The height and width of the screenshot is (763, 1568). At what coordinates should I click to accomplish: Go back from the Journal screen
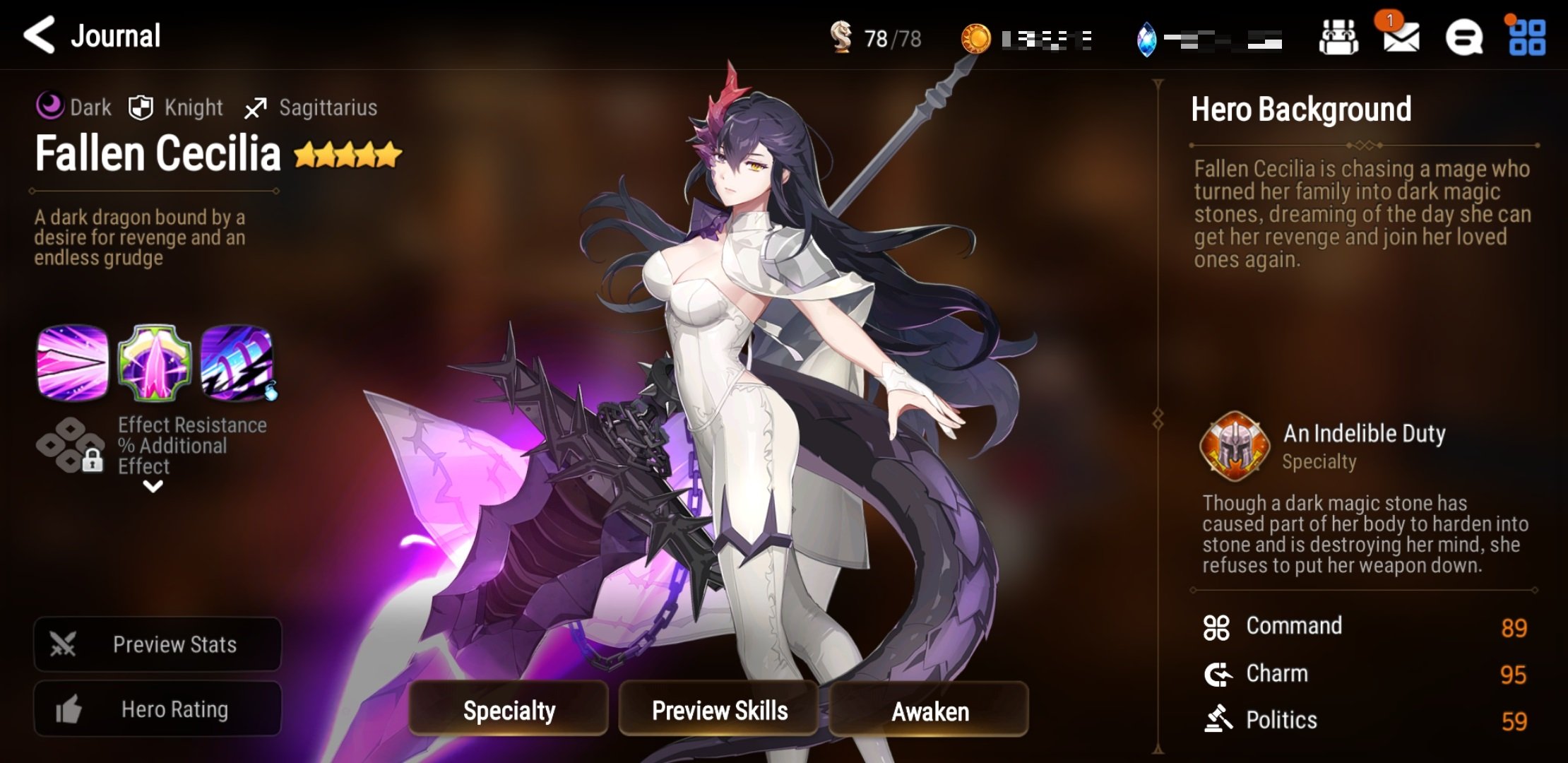pyautogui.click(x=40, y=35)
